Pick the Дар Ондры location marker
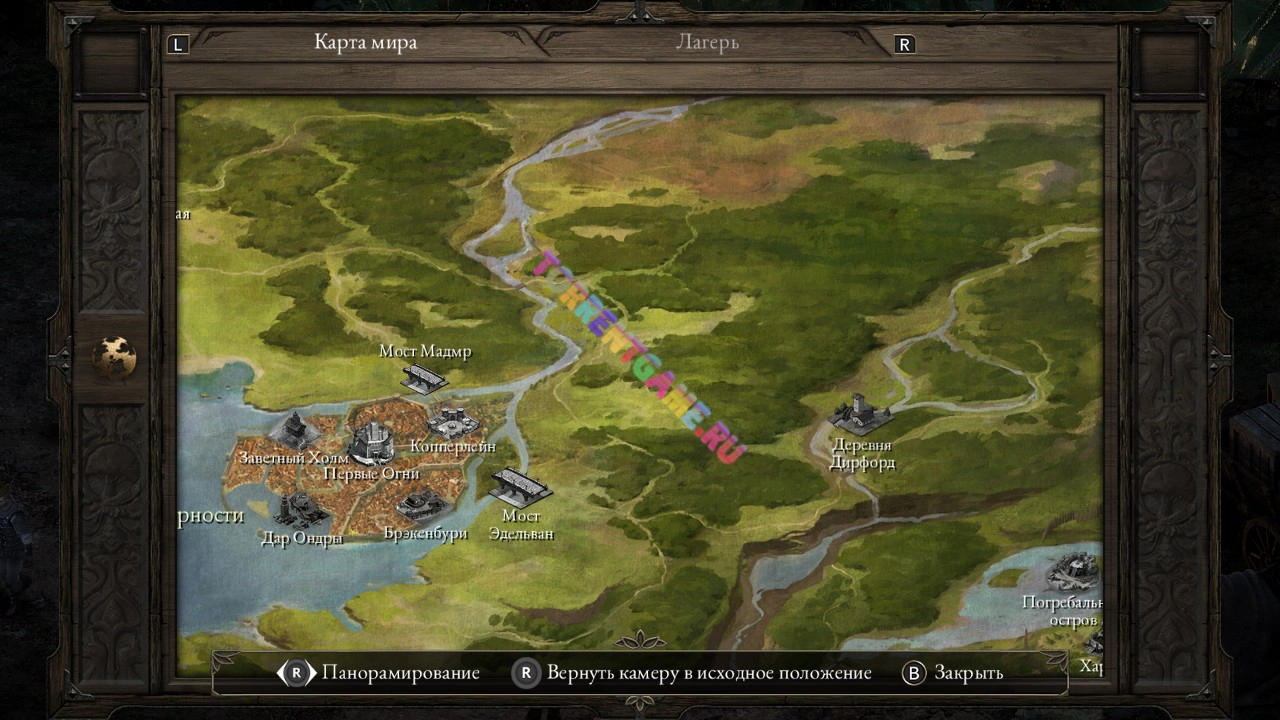1280x720 pixels. [299, 511]
